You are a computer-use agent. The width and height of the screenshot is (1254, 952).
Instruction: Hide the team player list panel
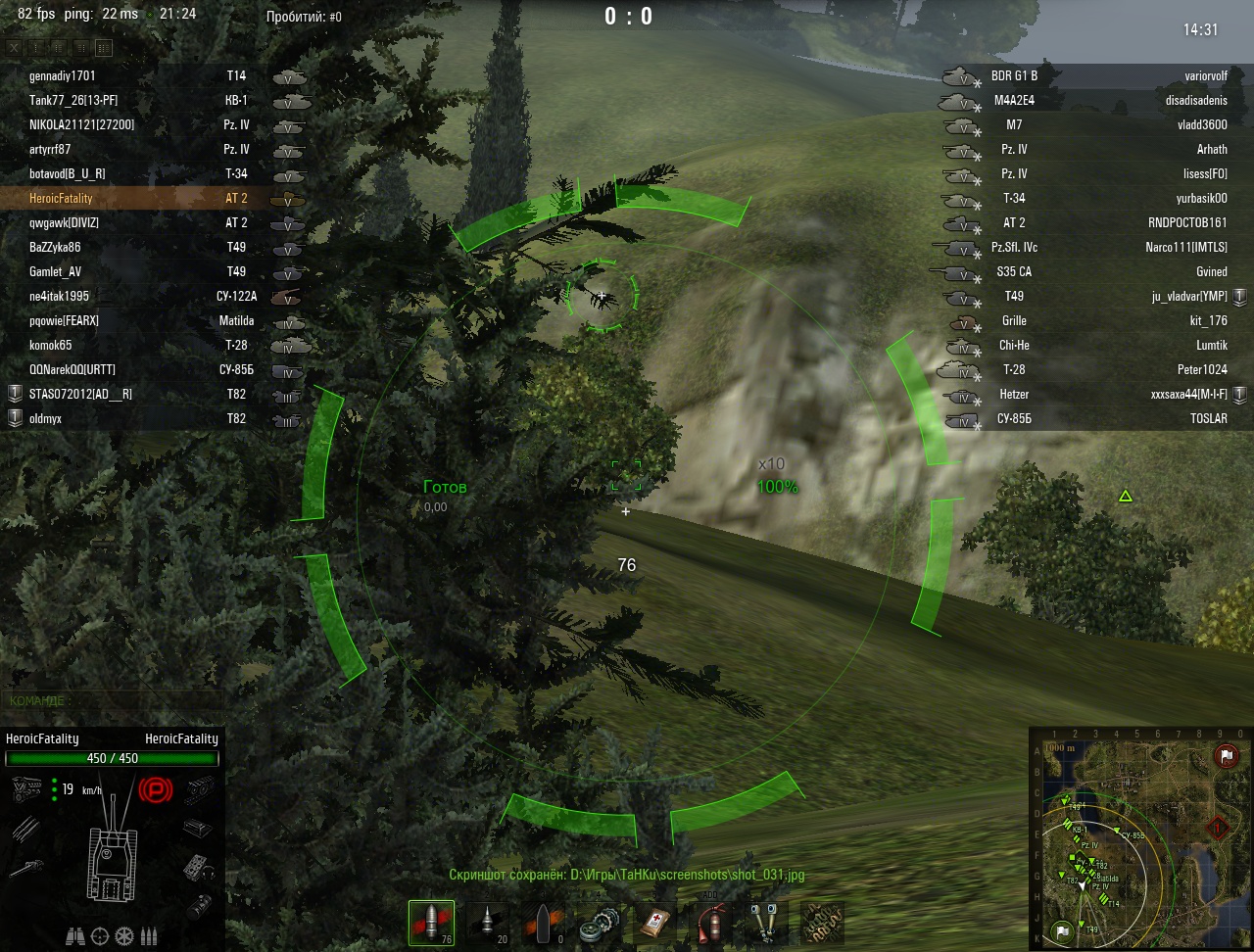[x=14, y=47]
